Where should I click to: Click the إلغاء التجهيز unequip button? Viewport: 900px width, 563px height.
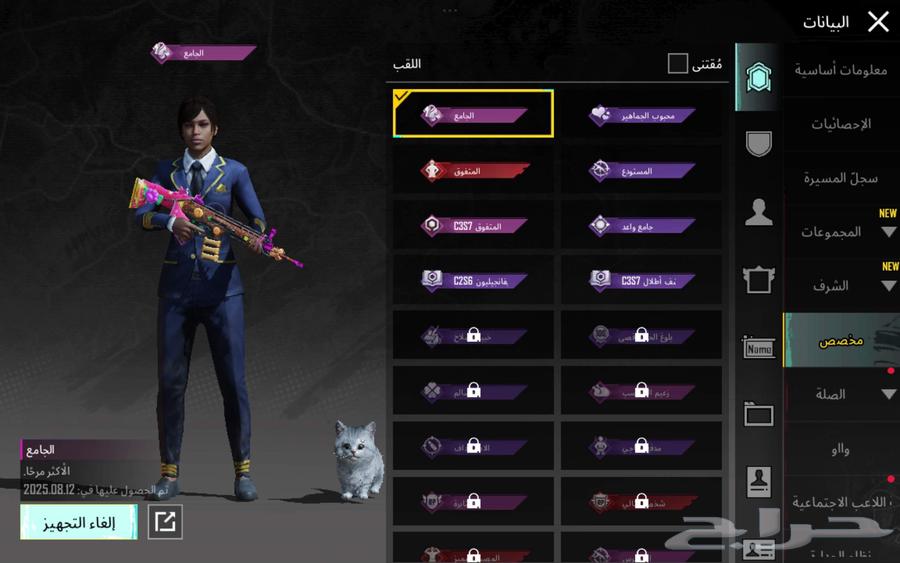[79, 522]
